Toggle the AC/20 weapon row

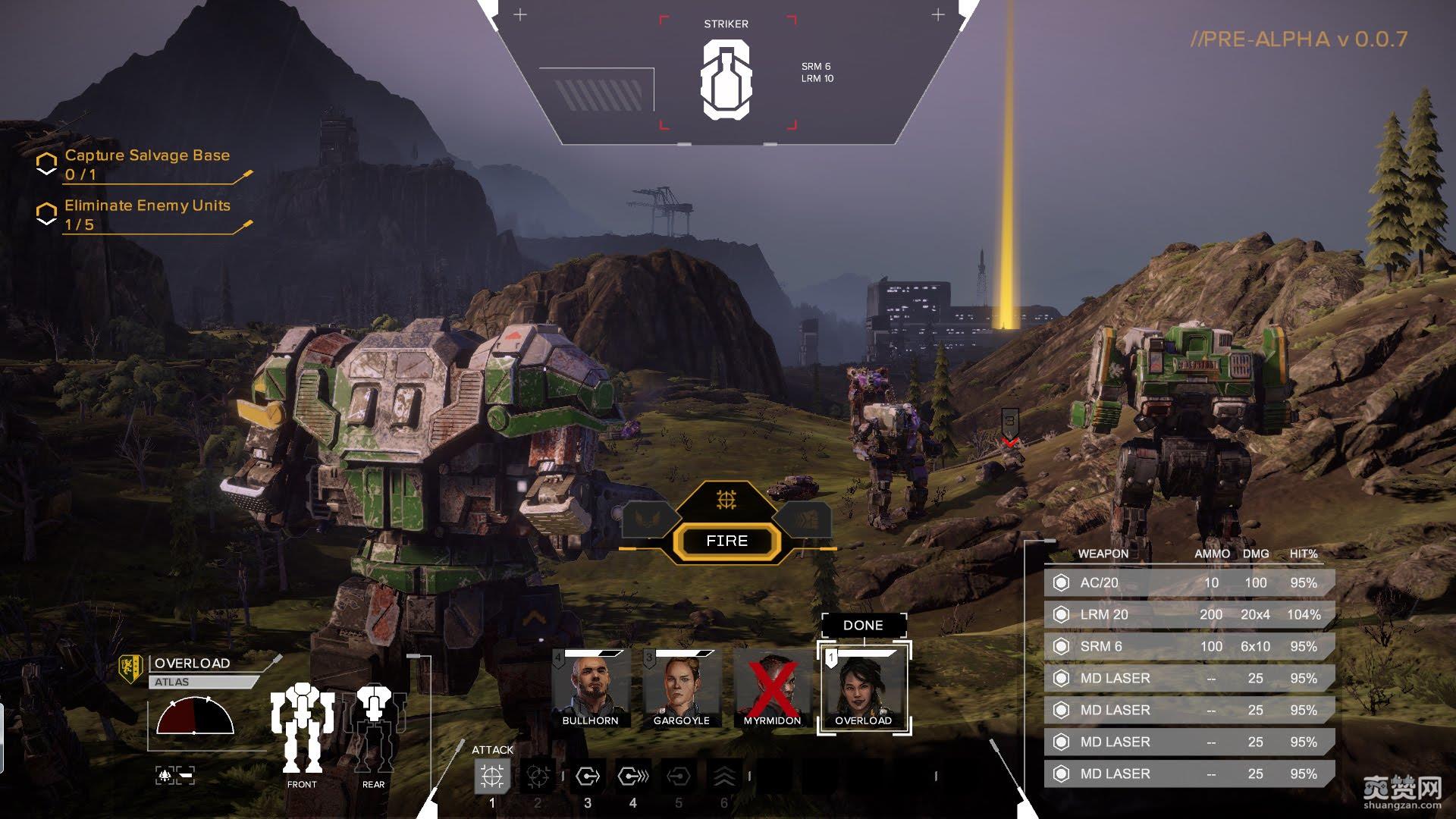(x=1188, y=582)
